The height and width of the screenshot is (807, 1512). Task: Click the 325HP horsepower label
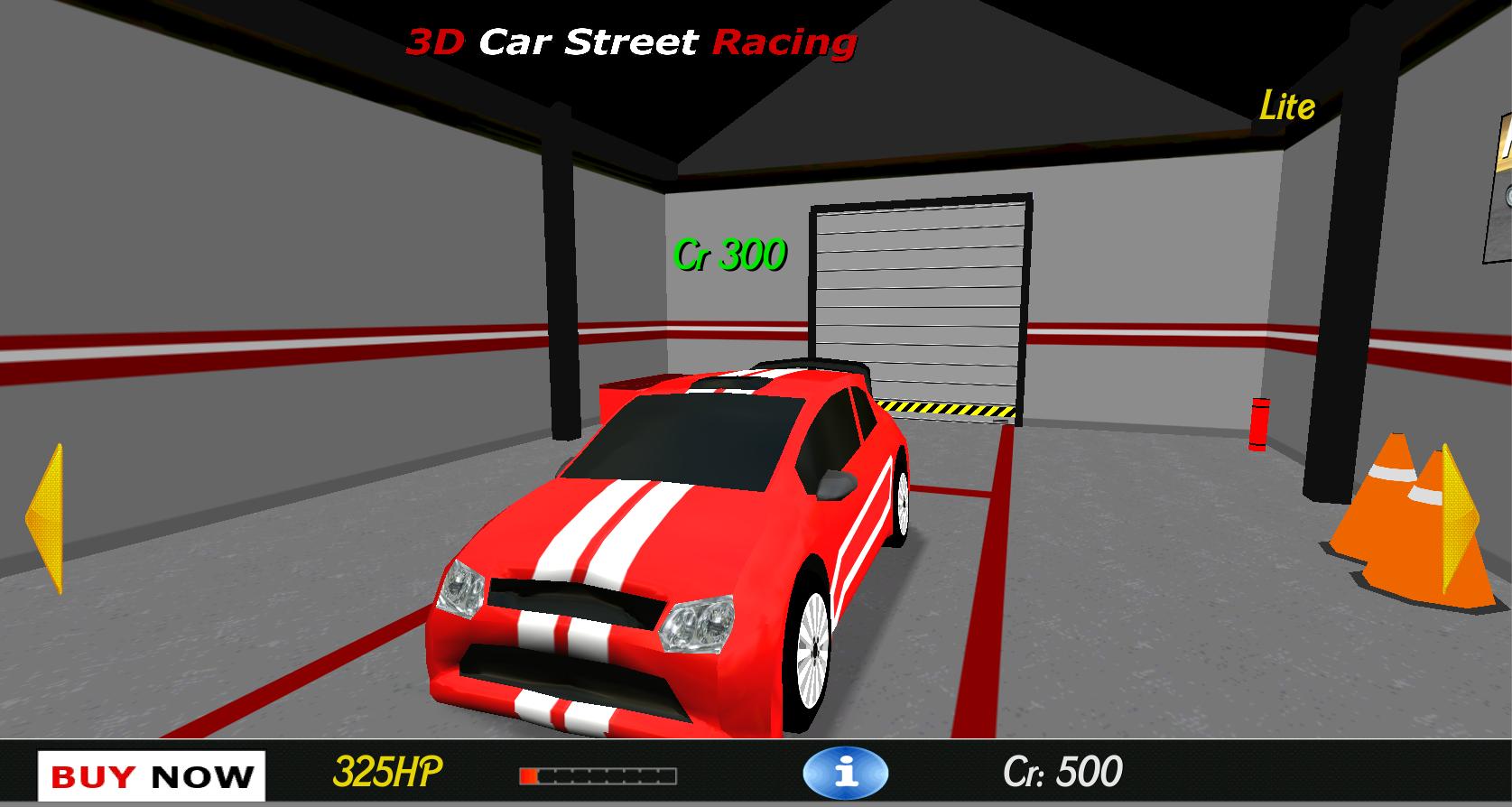click(388, 772)
